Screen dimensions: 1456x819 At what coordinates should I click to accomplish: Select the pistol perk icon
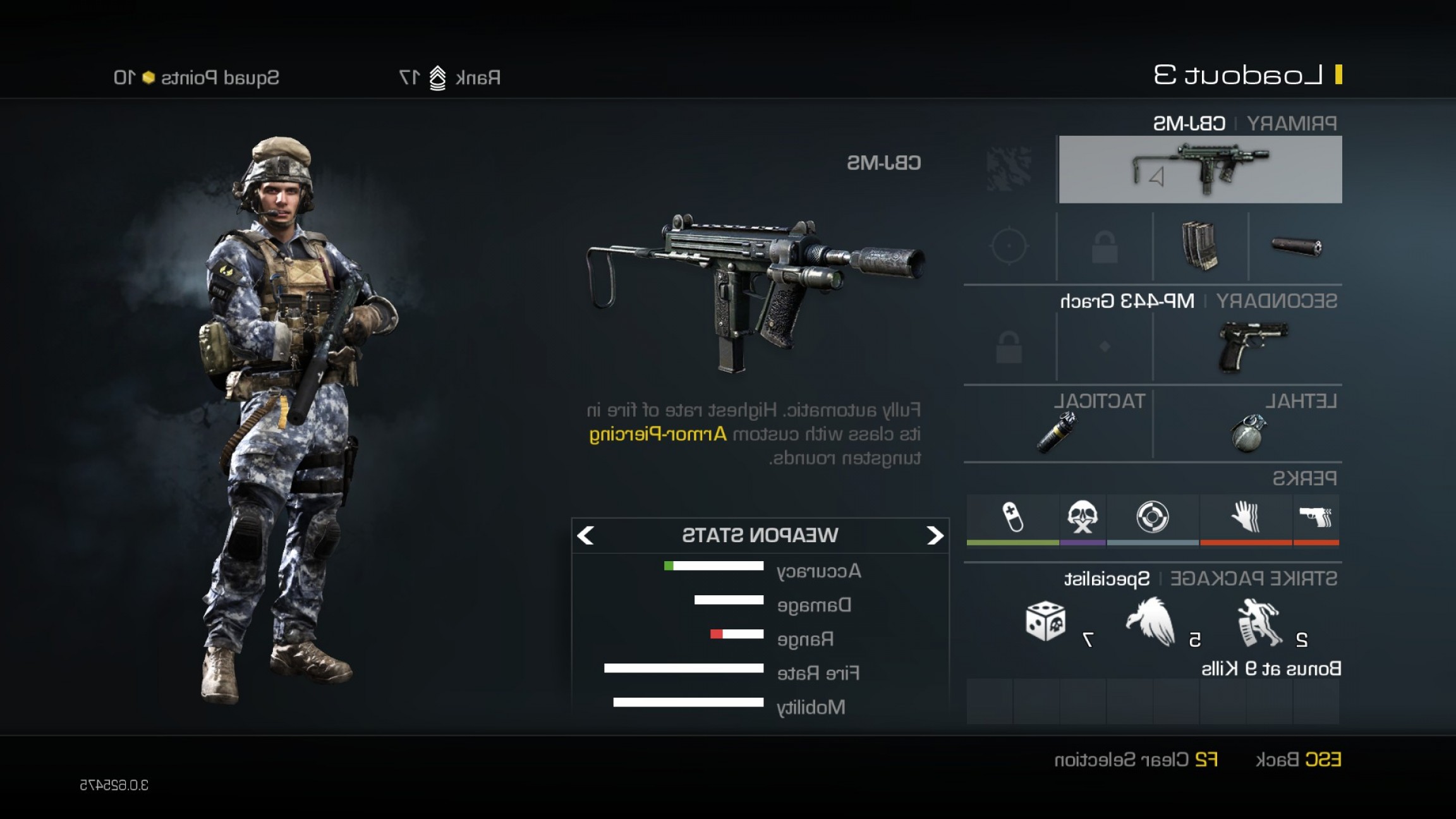1316,517
